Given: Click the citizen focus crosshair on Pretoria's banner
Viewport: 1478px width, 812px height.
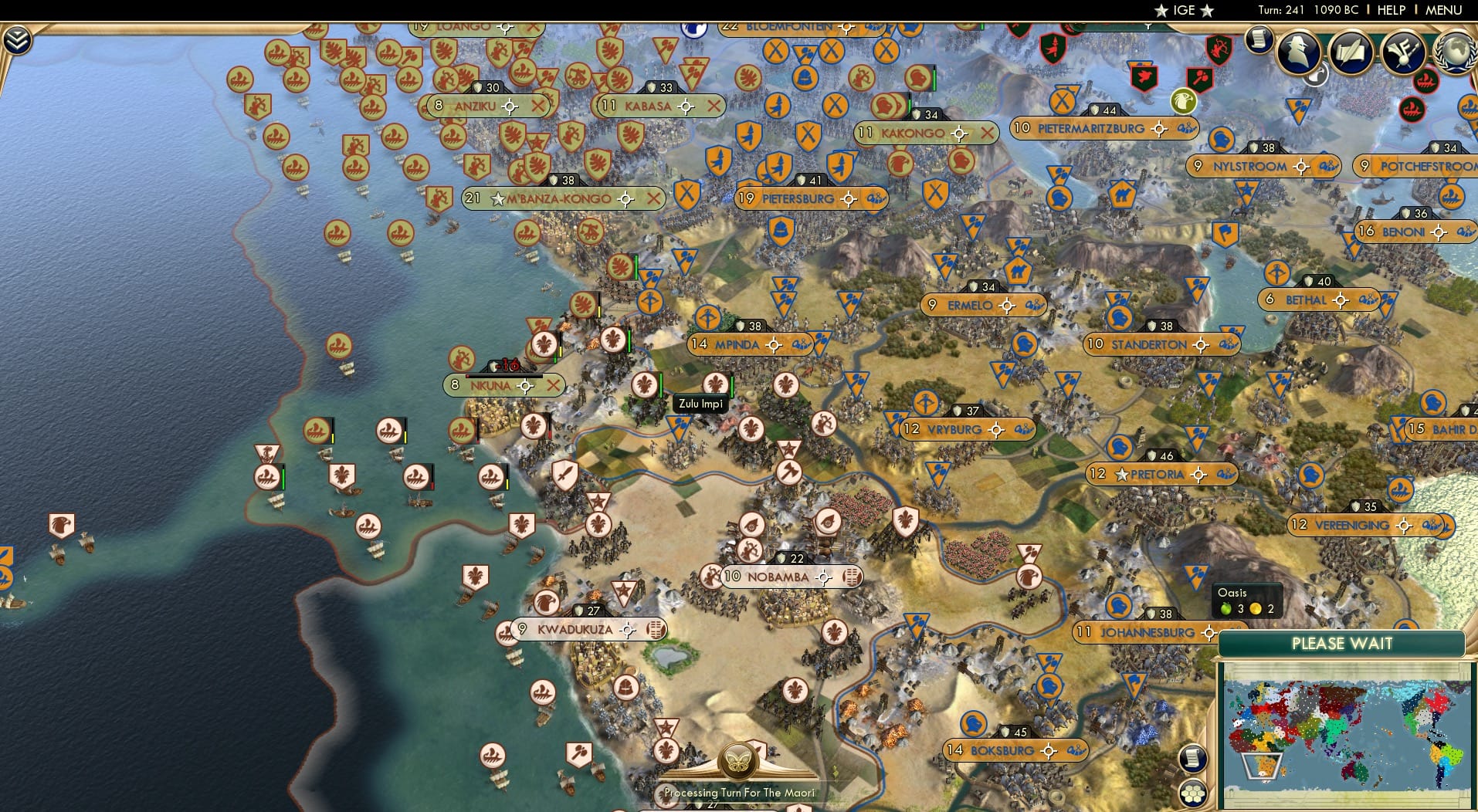Looking at the screenshot, I should [1198, 475].
